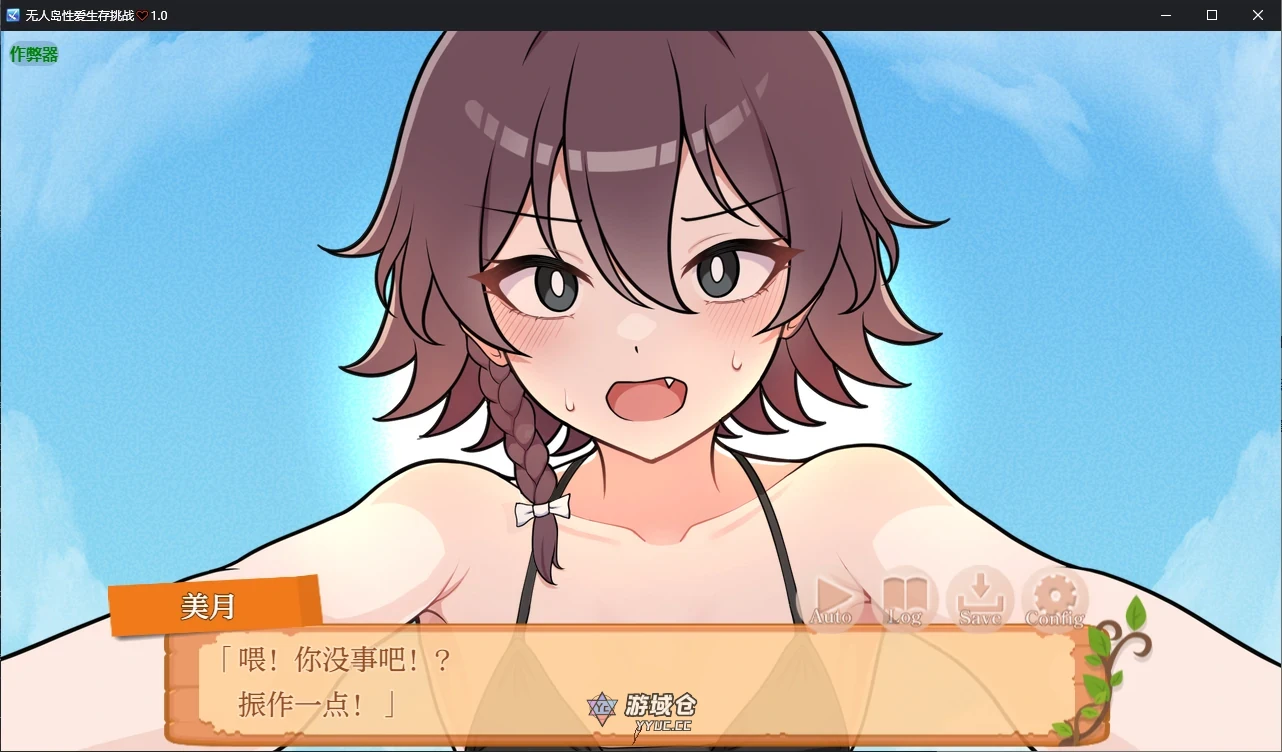Click the red heart icon in the window title

click(x=140, y=15)
